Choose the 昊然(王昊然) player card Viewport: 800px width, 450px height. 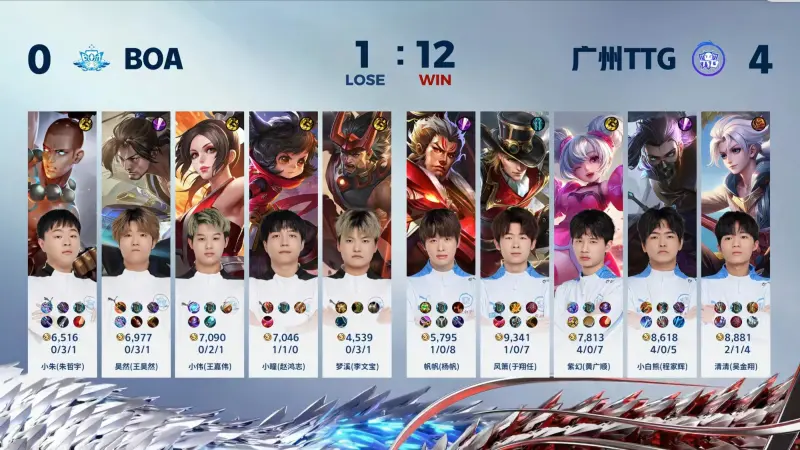135,240
